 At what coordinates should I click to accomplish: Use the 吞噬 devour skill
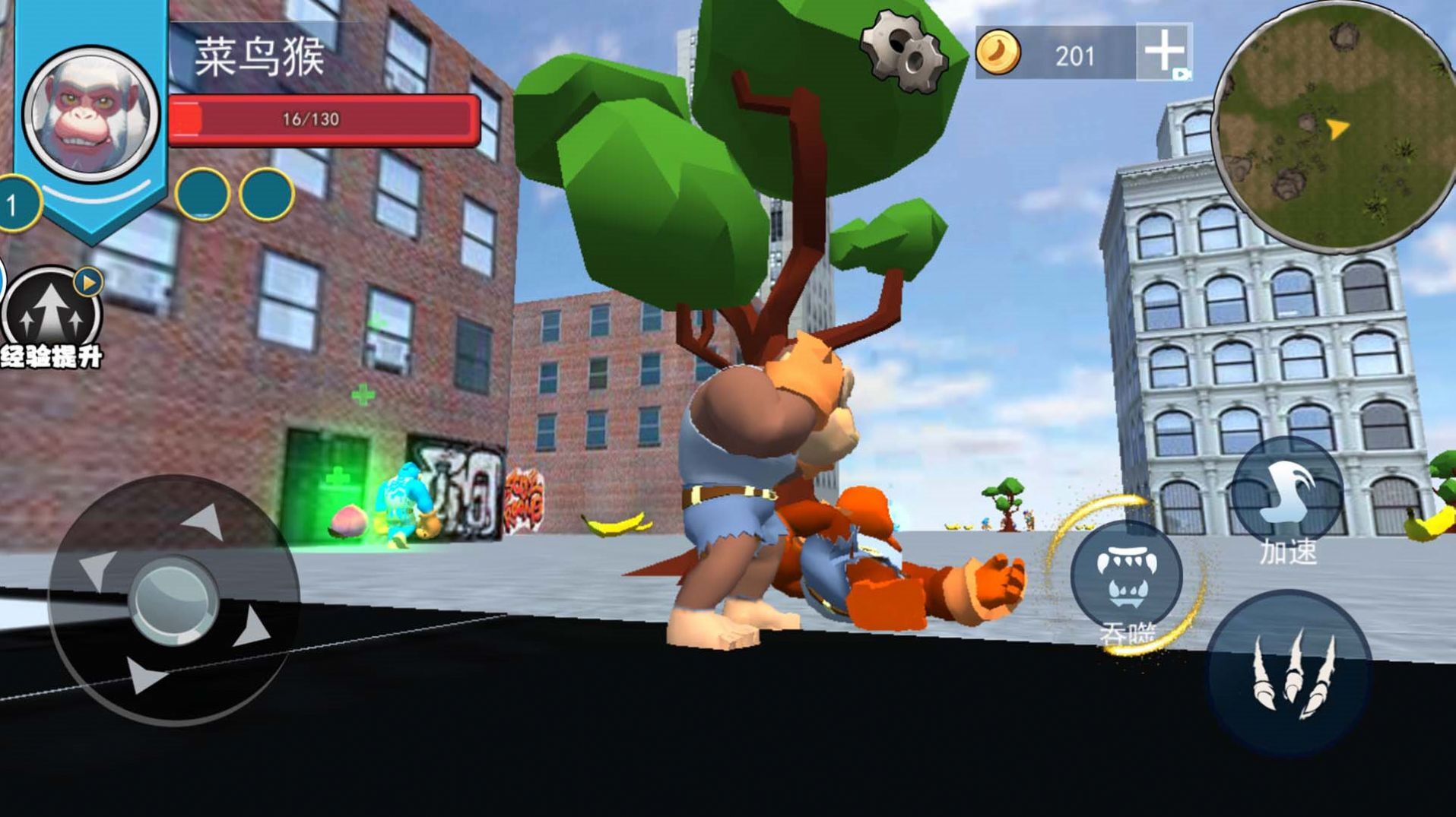click(x=1126, y=576)
